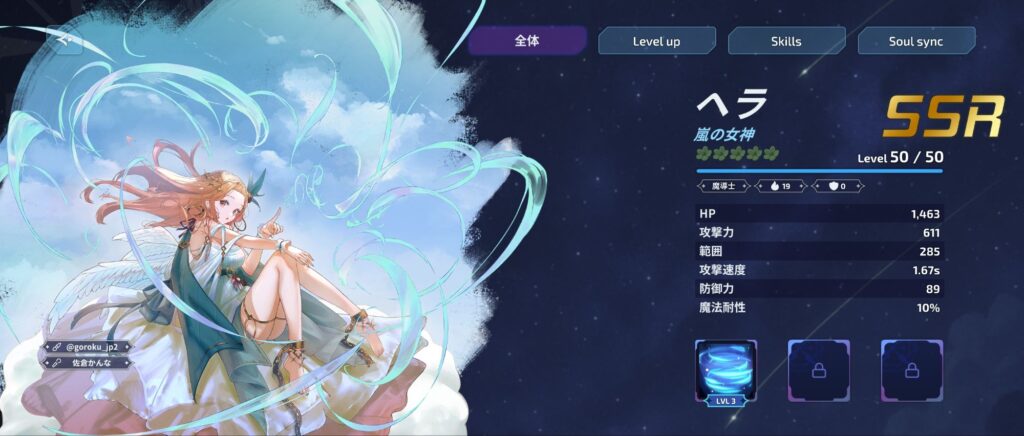Open the @goroku_jp2 artist link
Screen dimensions: 1024x436
pyautogui.click(x=87, y=347)
